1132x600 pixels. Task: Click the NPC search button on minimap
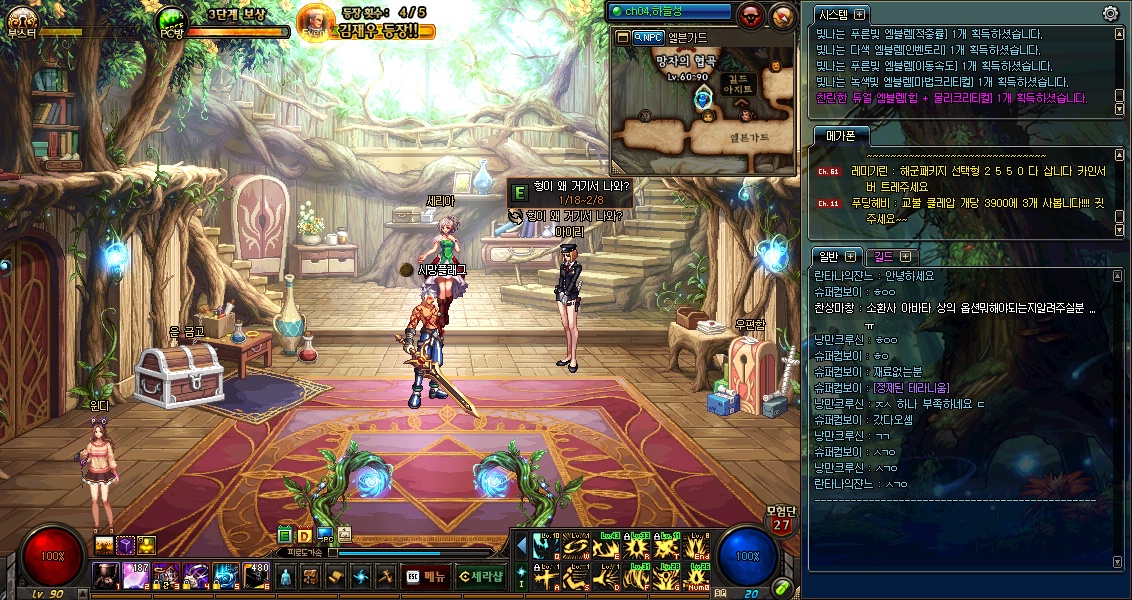[x=649, y=37]
